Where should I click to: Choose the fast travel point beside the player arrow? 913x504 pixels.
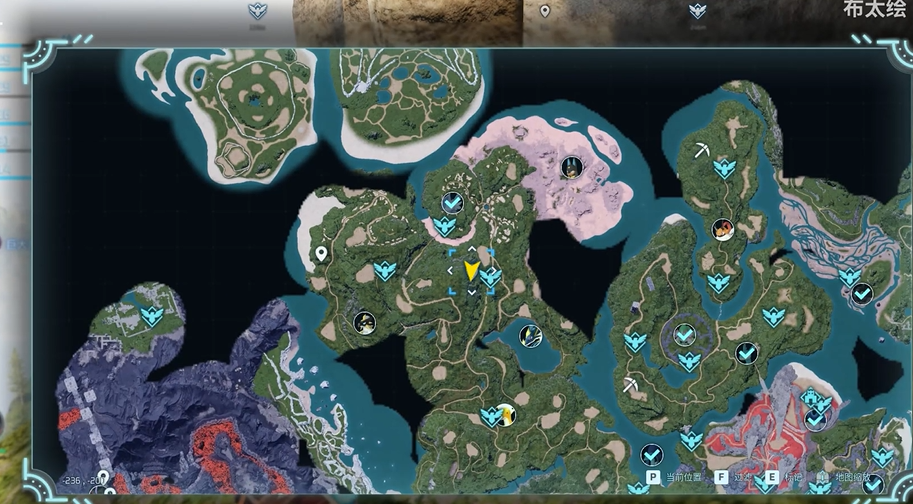[x=490, y=277]
